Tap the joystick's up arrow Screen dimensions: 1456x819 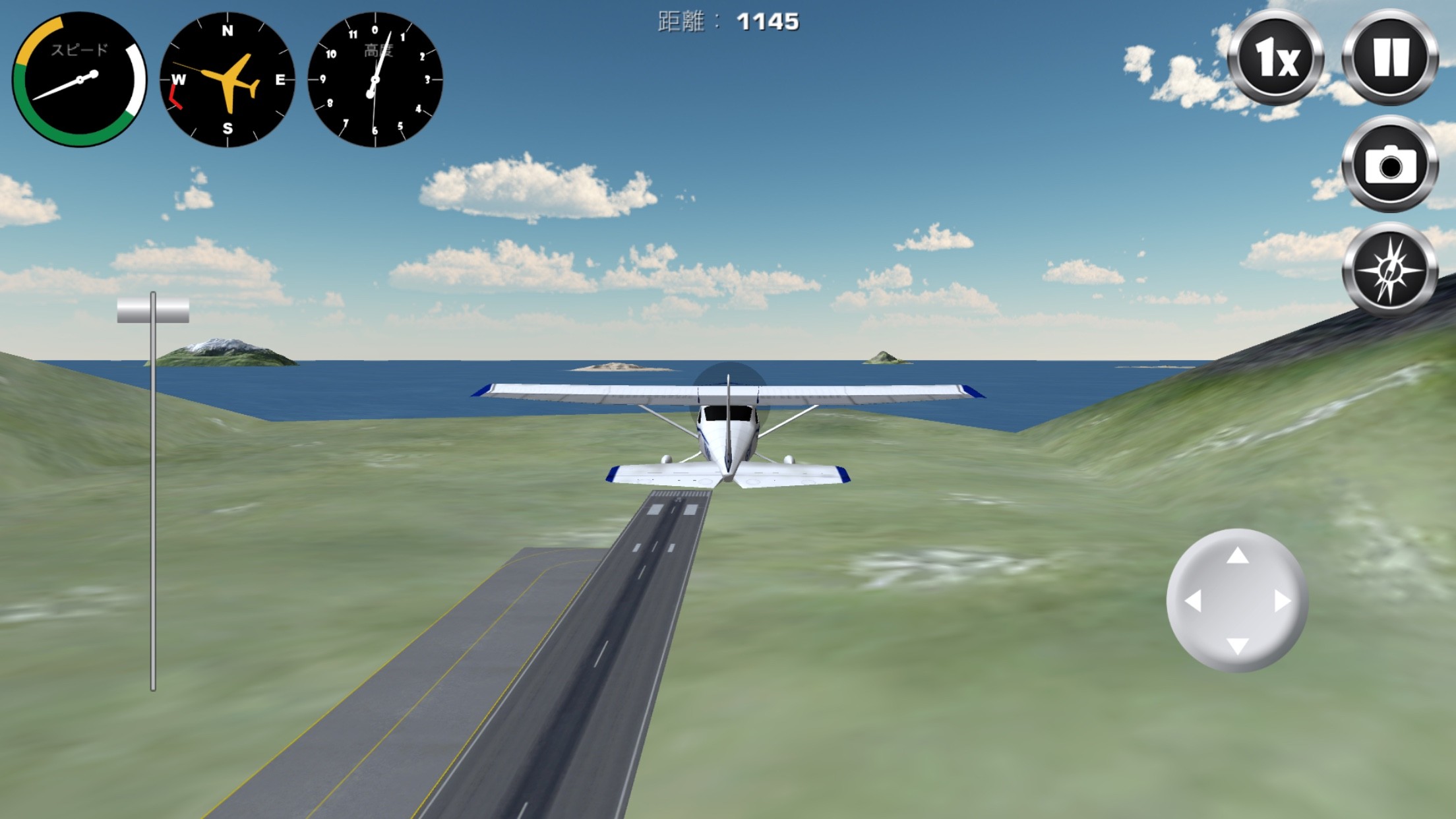tap(1237, 556)
